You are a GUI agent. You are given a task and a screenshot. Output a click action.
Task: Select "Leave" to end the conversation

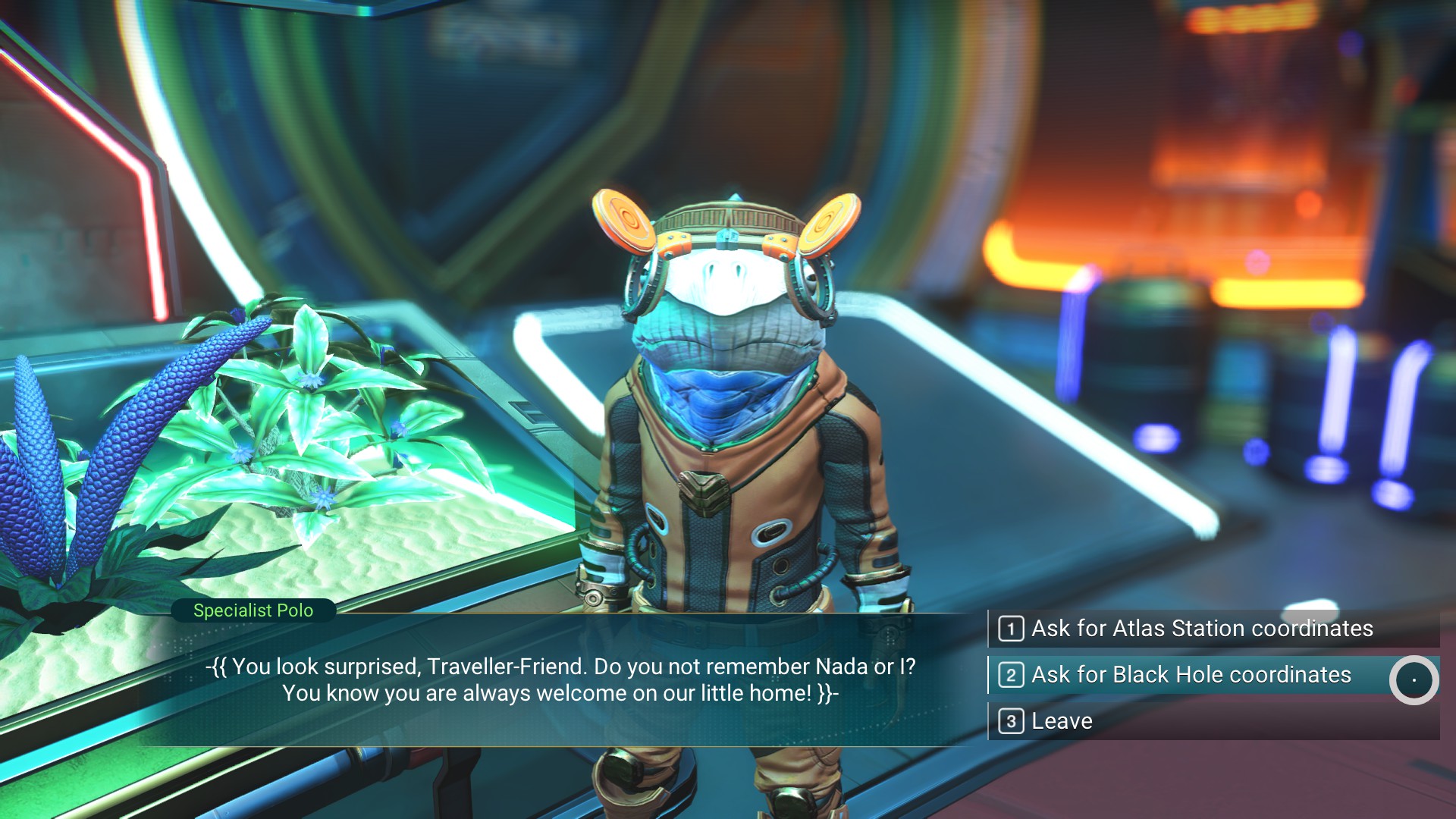1062,720
